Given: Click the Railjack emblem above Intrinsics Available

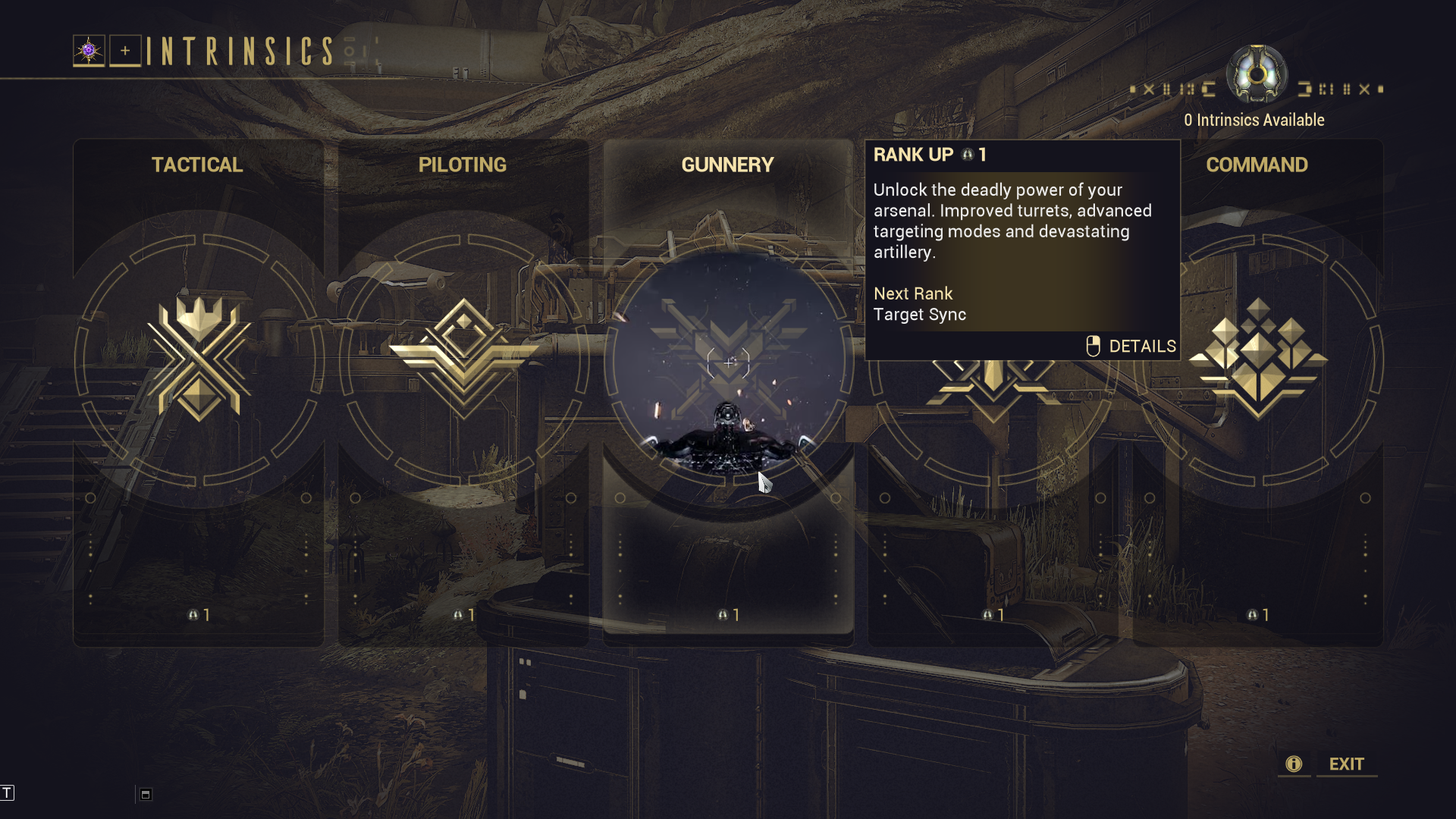Looking at the screenshot, I should coord(1257,74).
